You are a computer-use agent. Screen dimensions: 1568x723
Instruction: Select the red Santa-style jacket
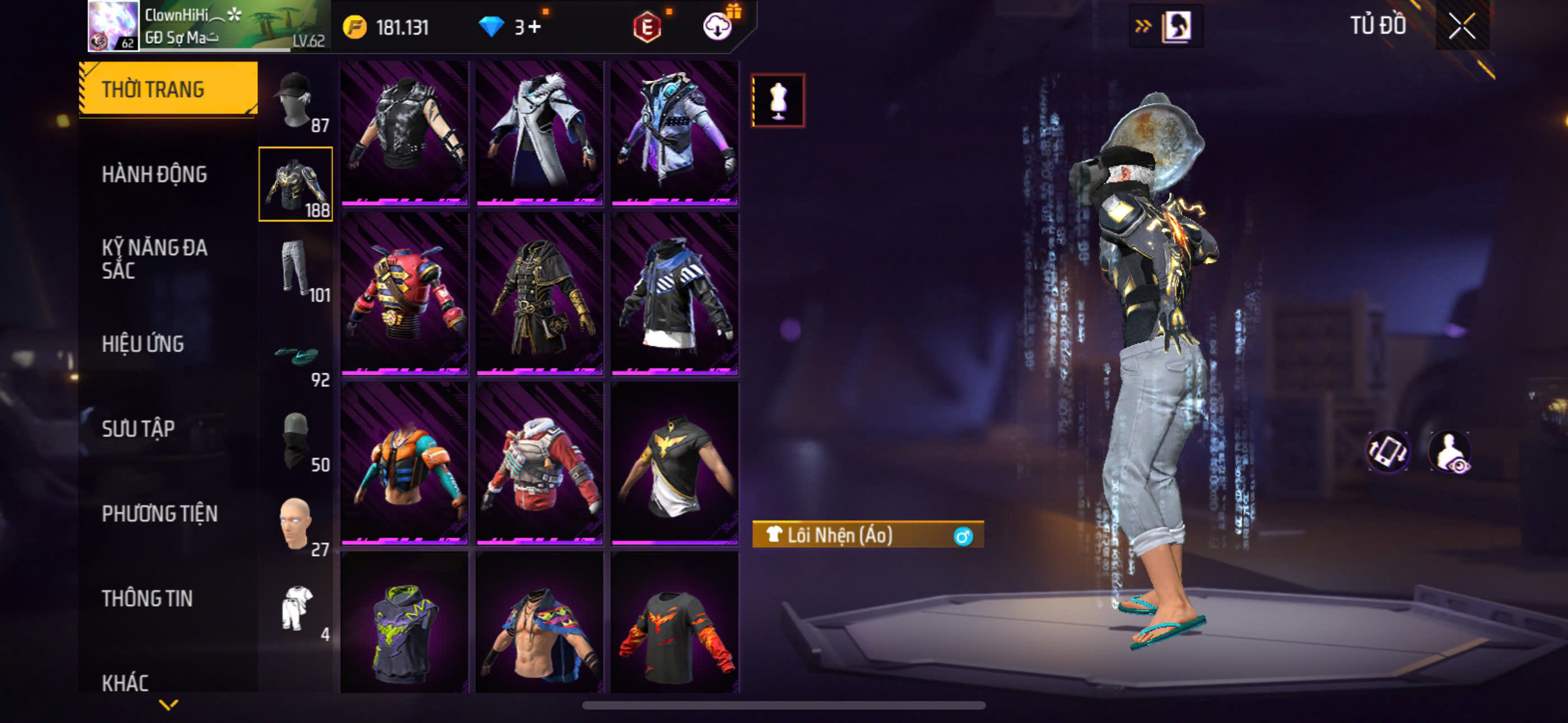[x=540, y=462]
